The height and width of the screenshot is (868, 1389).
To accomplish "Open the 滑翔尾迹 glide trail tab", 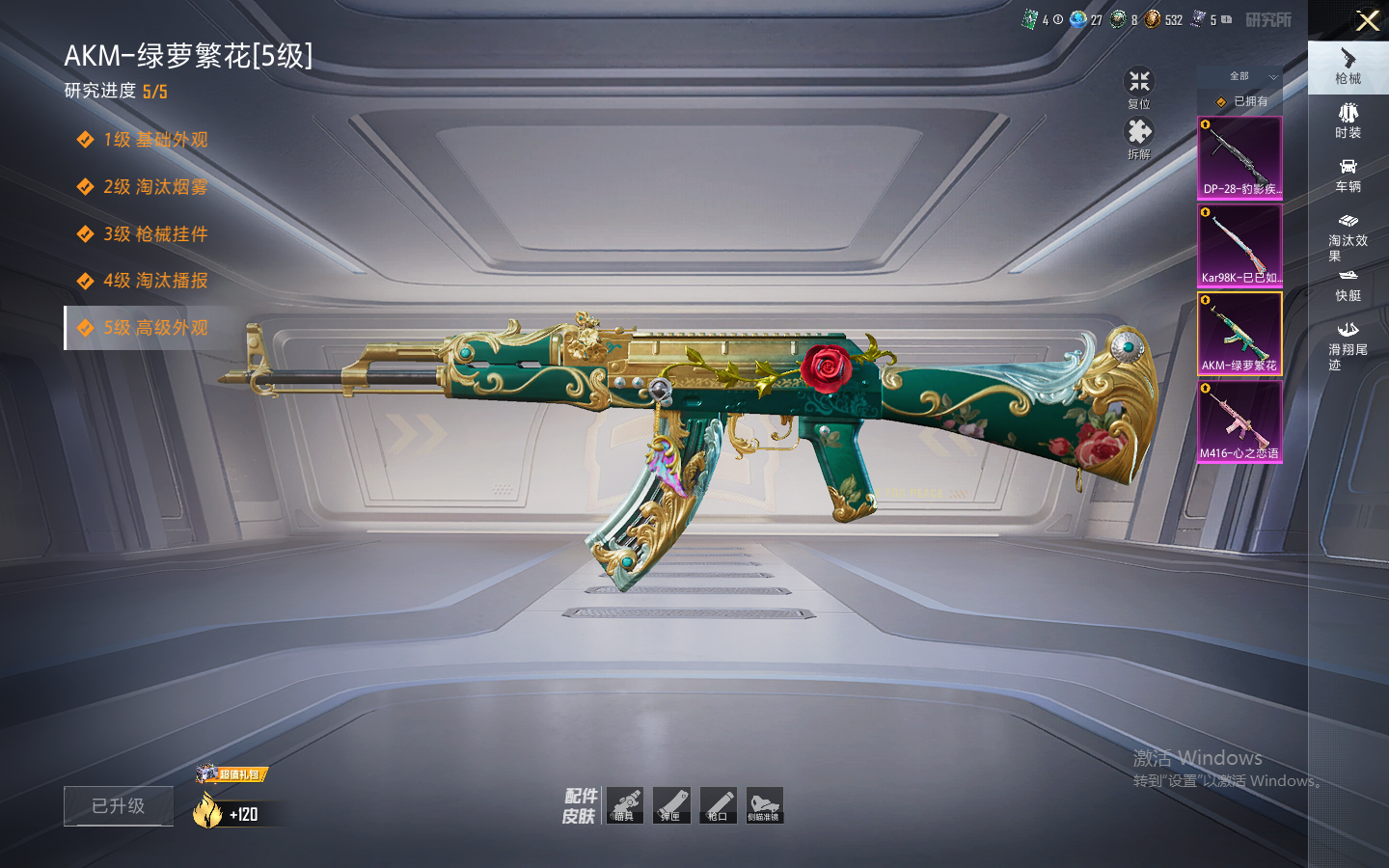I will 1348,345.
